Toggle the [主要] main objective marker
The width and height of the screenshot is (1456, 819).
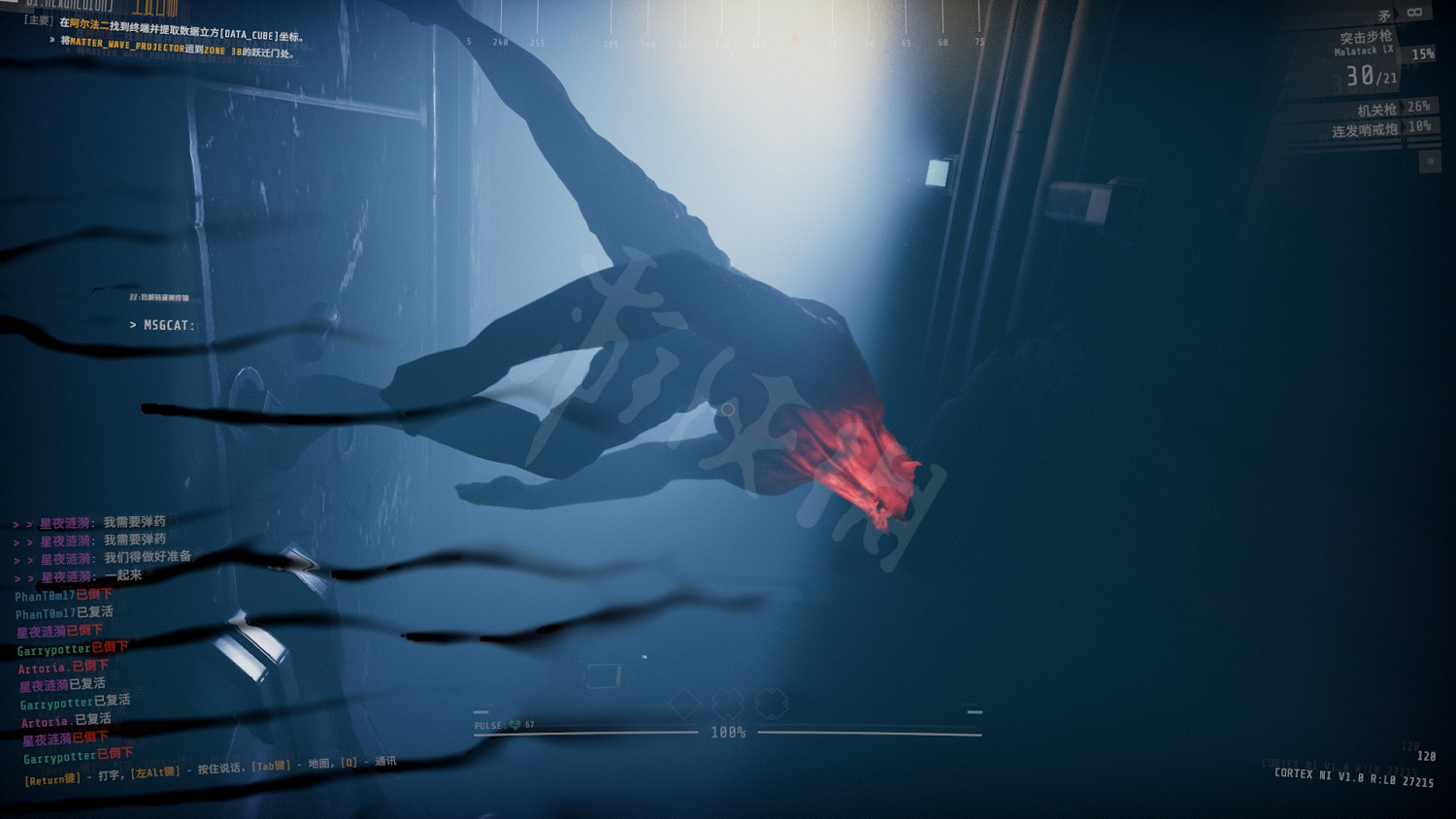[x=36, y=18]
